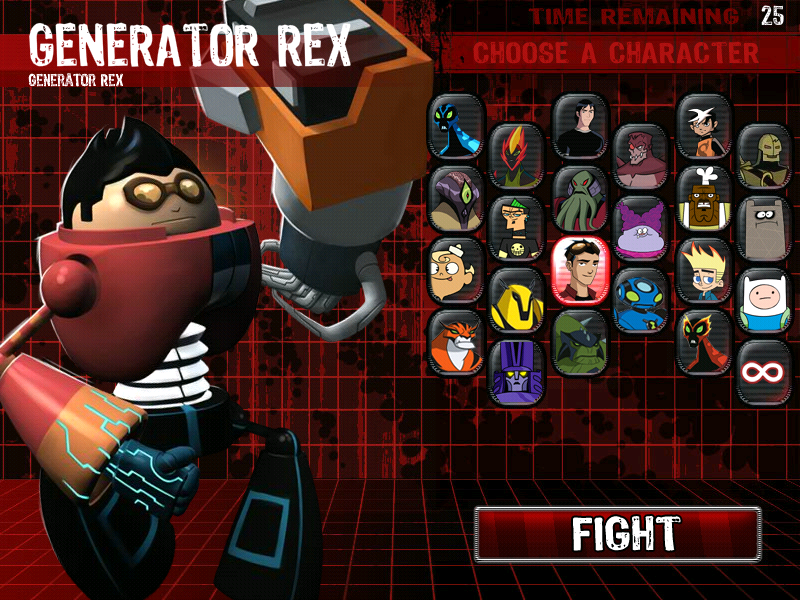Choose the white-haired character in orange
The width and height of the screenshot is (800, 600).
704,127
